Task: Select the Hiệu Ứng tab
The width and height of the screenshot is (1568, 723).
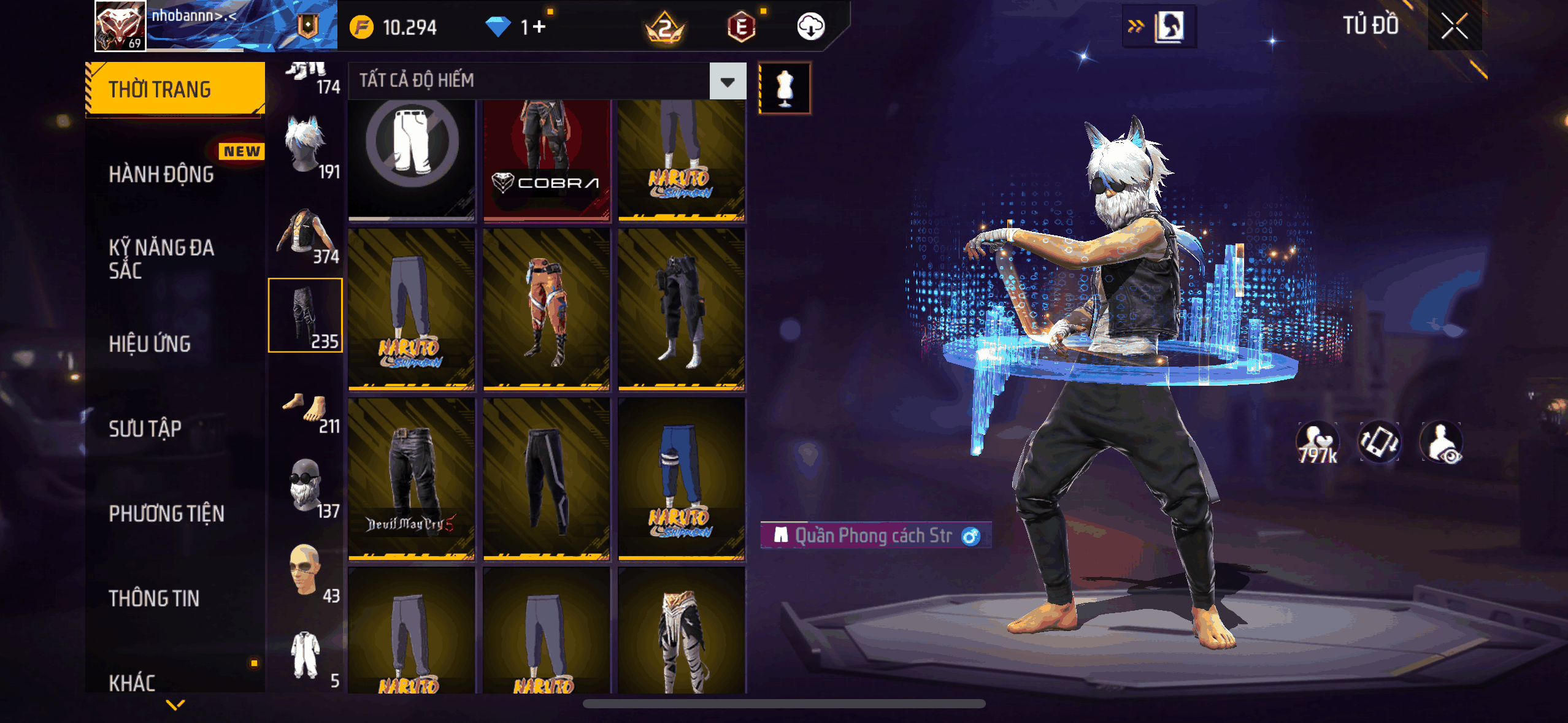Action: pyautogui.click(x=150, y=344)
